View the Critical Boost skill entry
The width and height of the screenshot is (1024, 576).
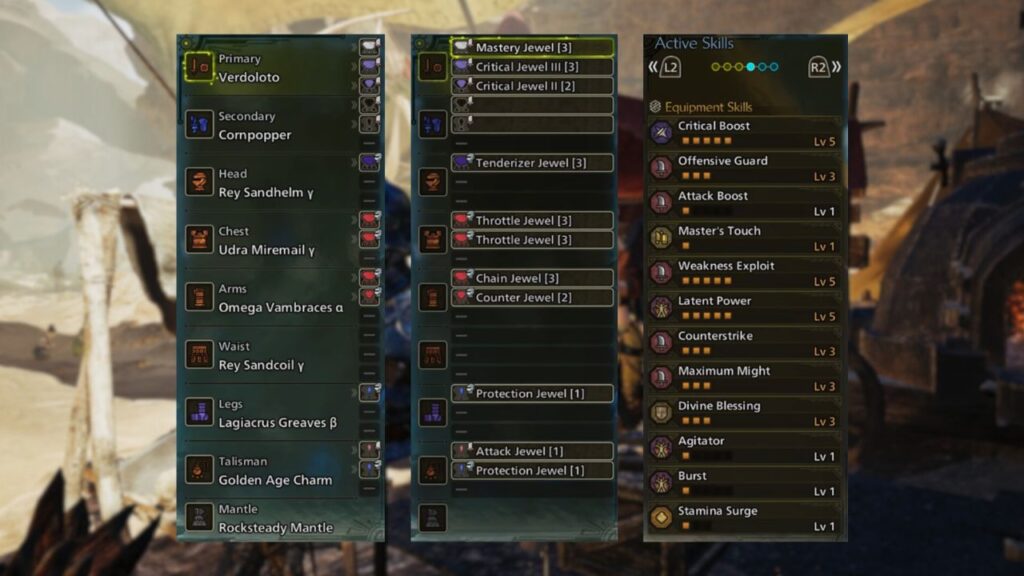click(x=744, y=133)
